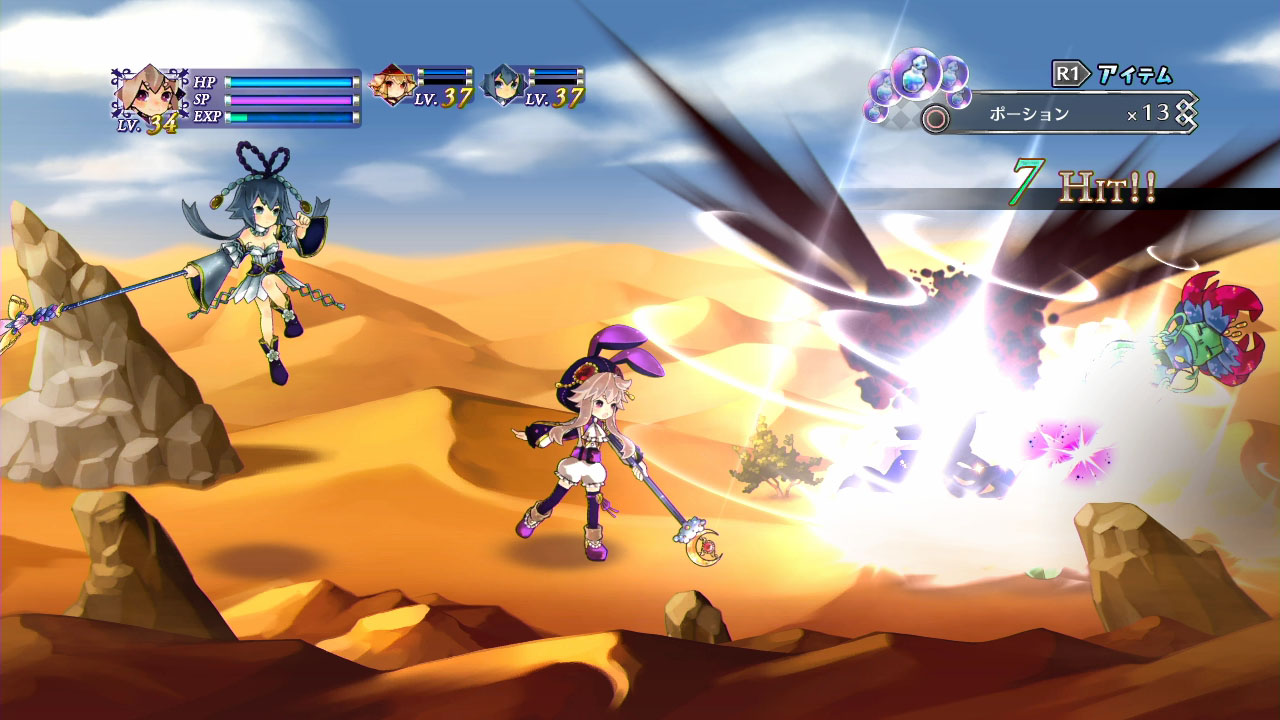Screen dimensions: 1280x720
Task: Click the green EXP progress bar
Action: point(290,116)
